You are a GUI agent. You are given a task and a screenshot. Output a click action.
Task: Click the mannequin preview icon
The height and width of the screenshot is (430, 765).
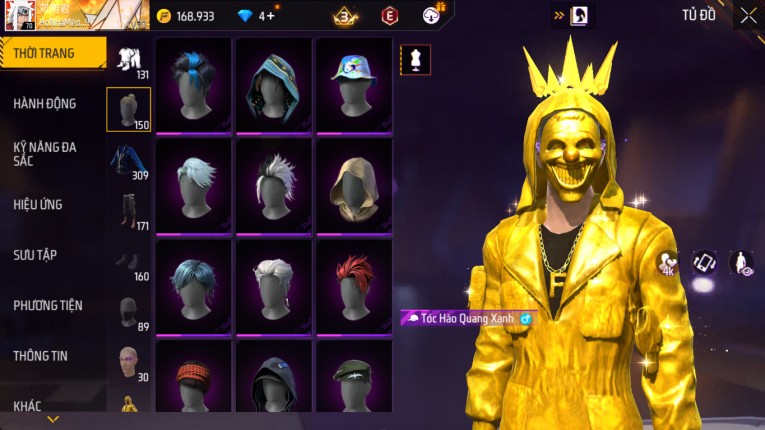pyautogui.click(x=415, y=59)
